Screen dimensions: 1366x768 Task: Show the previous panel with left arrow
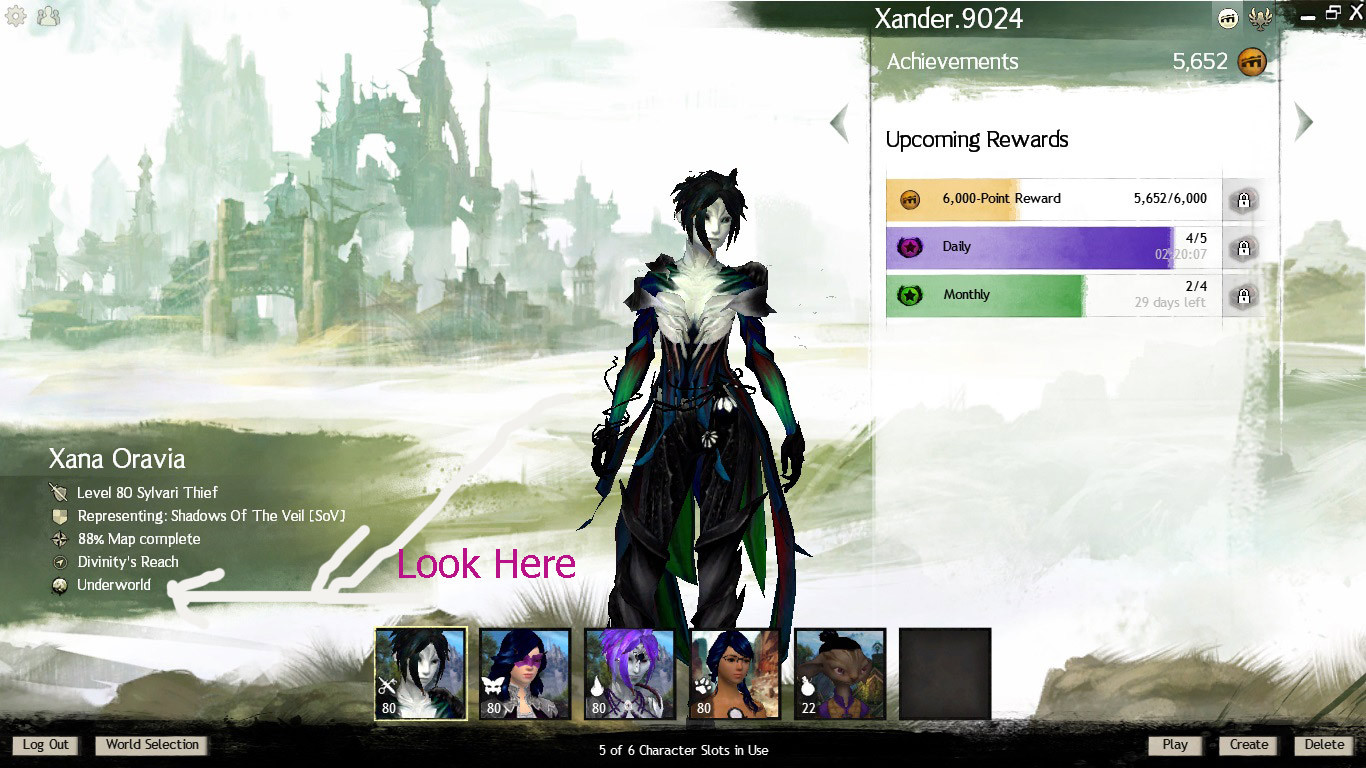(840, 123)
